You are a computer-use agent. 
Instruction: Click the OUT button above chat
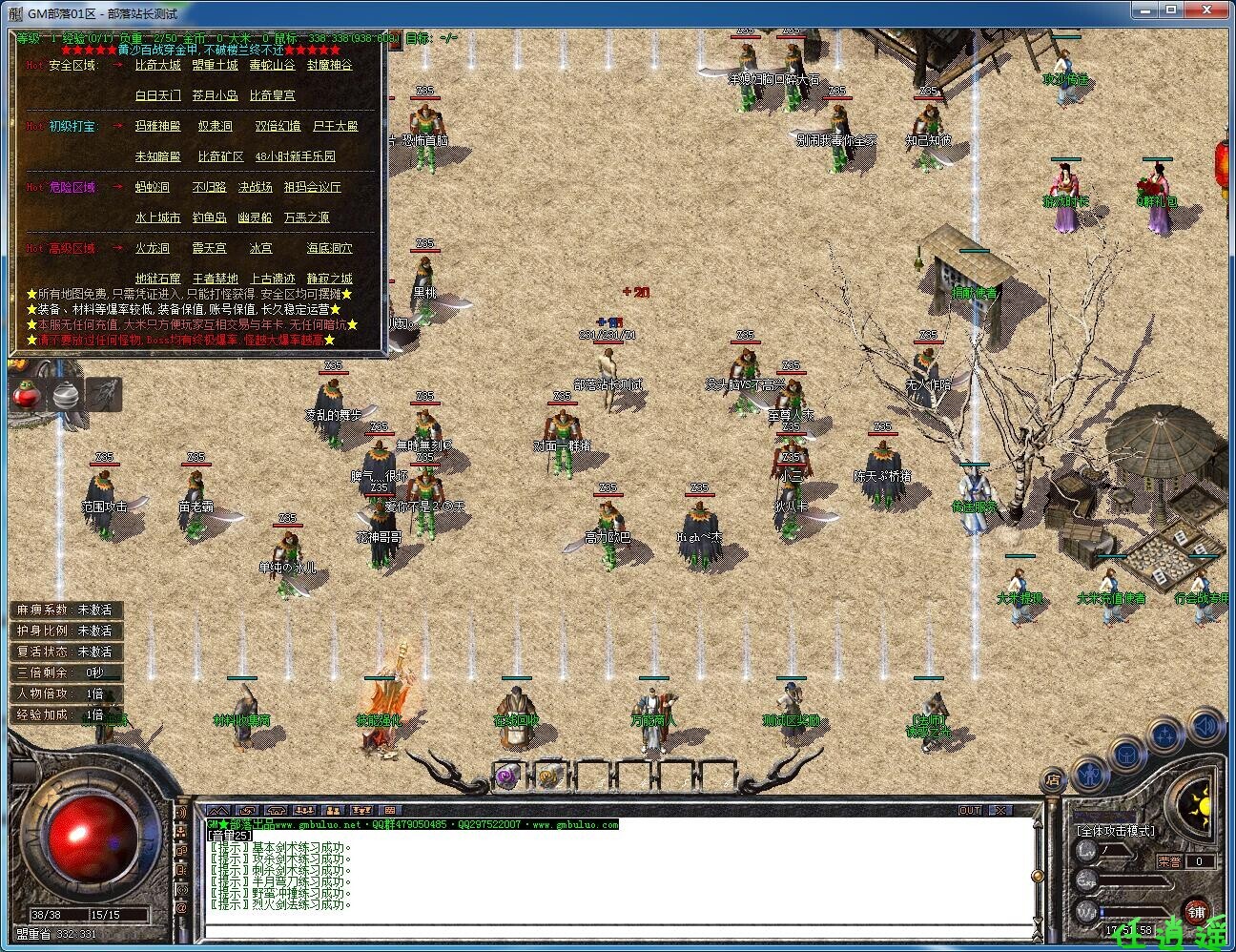[x=970, y=810]
